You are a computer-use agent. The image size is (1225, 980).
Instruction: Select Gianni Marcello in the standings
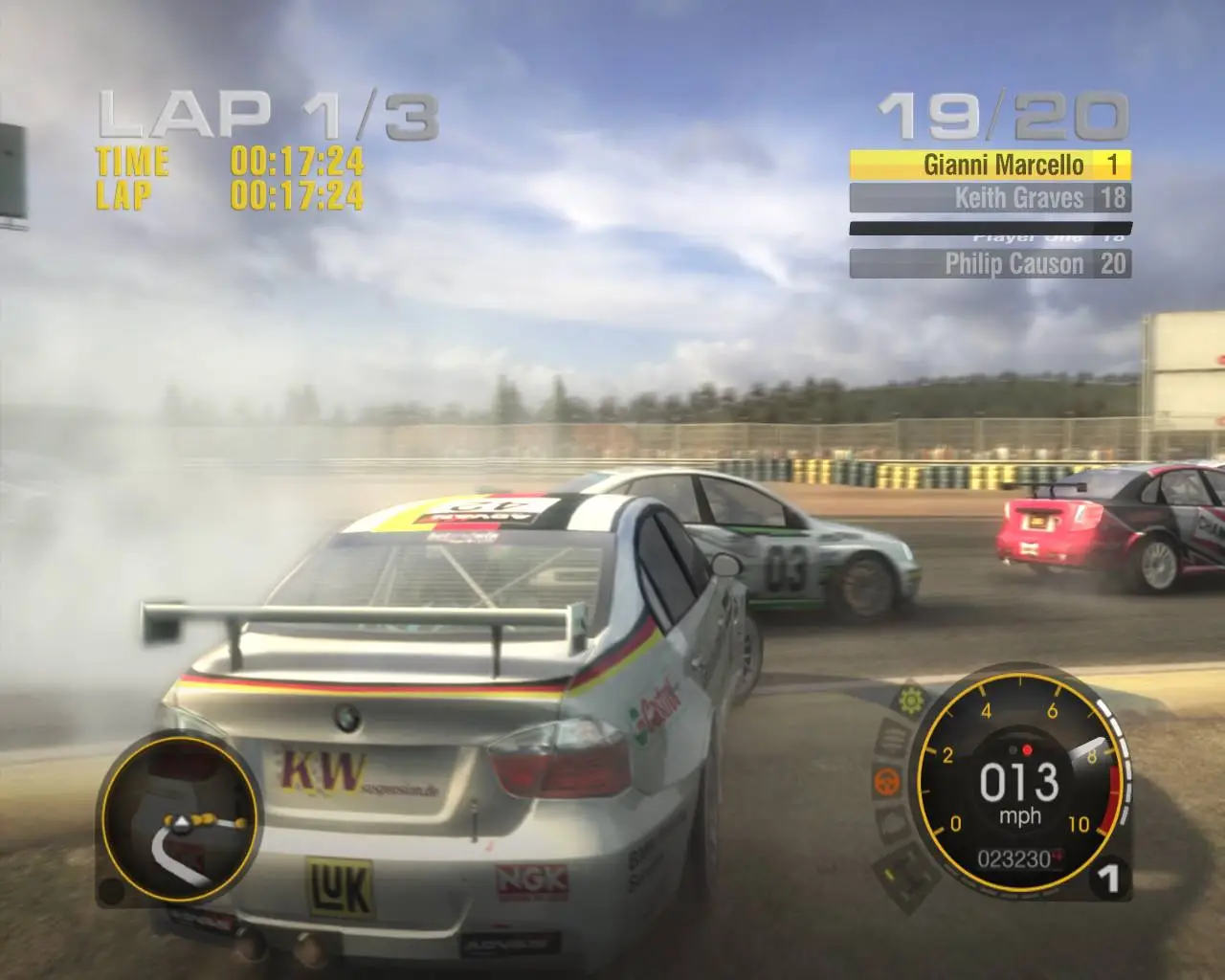(990, 165)
